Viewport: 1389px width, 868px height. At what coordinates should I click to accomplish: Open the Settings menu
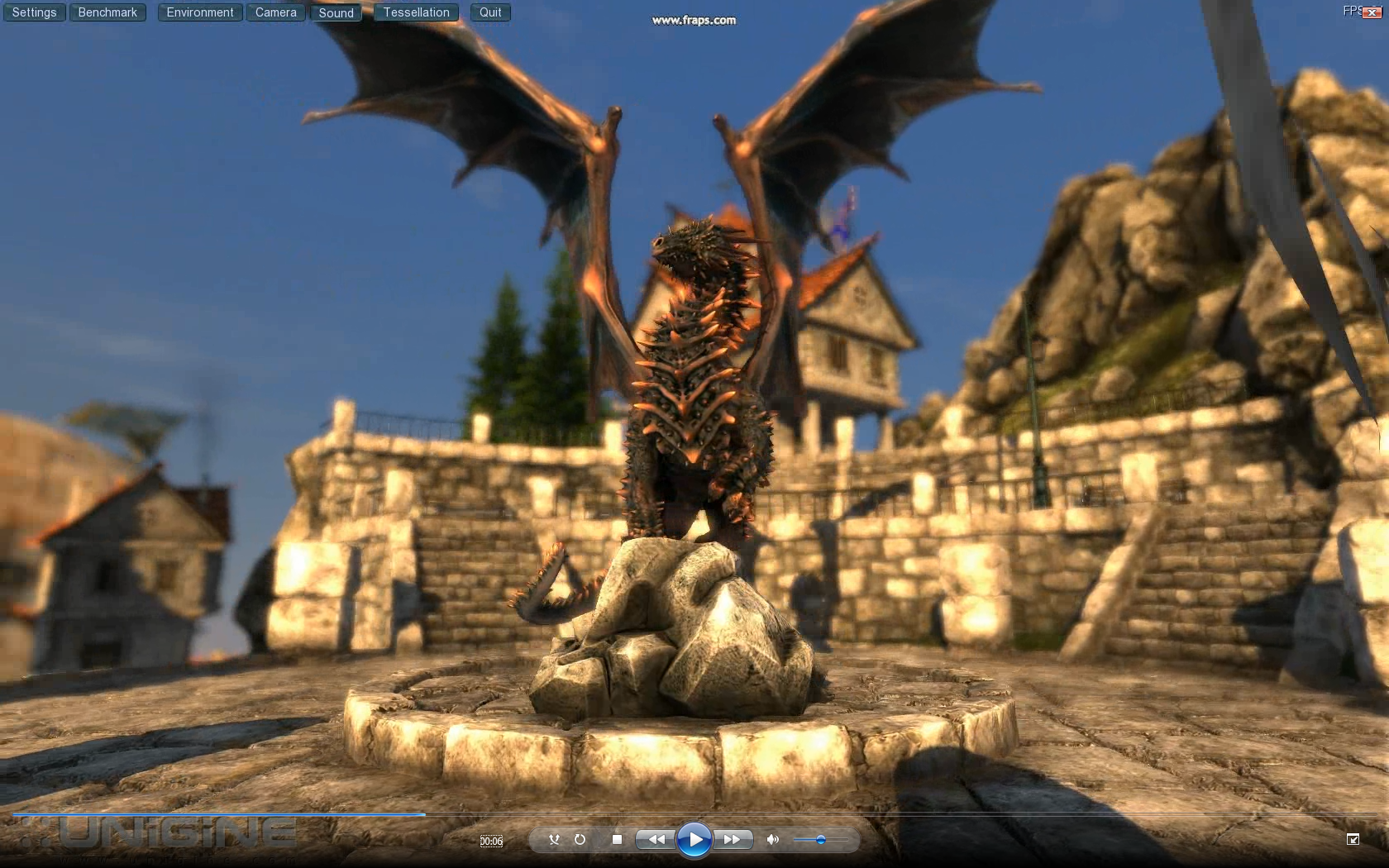pos(35,12)
